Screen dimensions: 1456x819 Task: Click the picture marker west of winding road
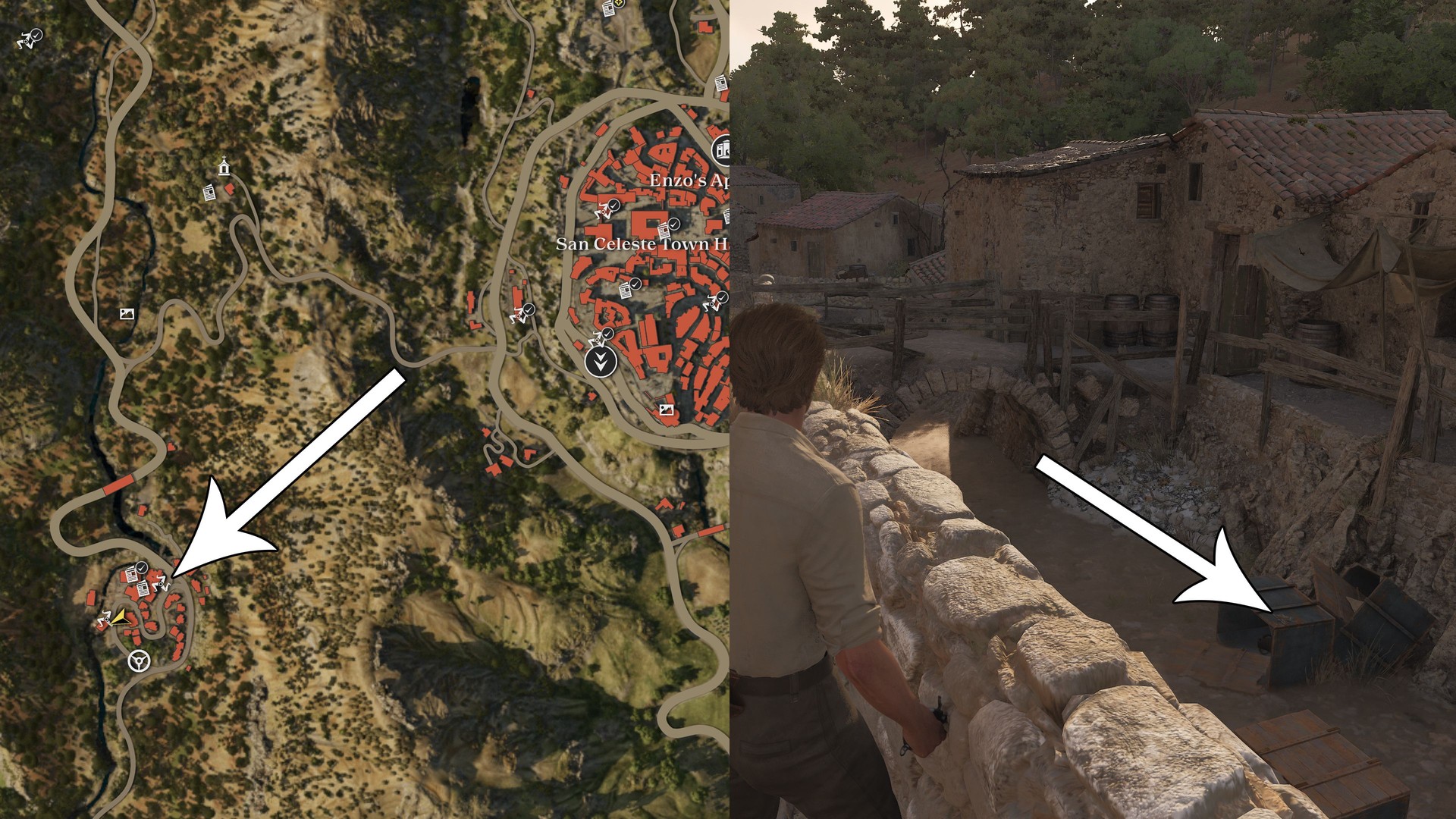pos(127,313)
